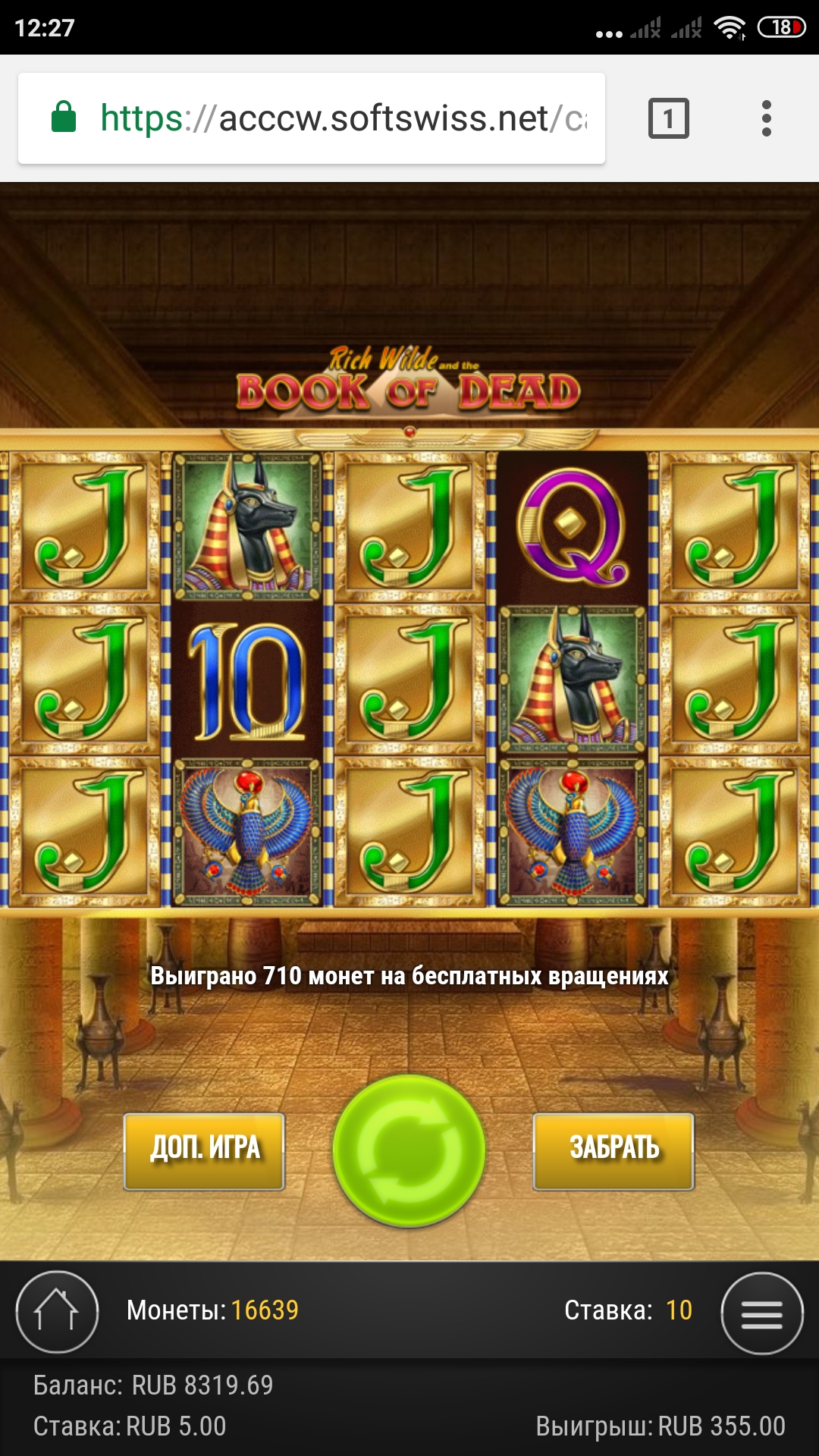Click the green spin button
Viewport: 819px width, 1456px height.
point(409,1150)
